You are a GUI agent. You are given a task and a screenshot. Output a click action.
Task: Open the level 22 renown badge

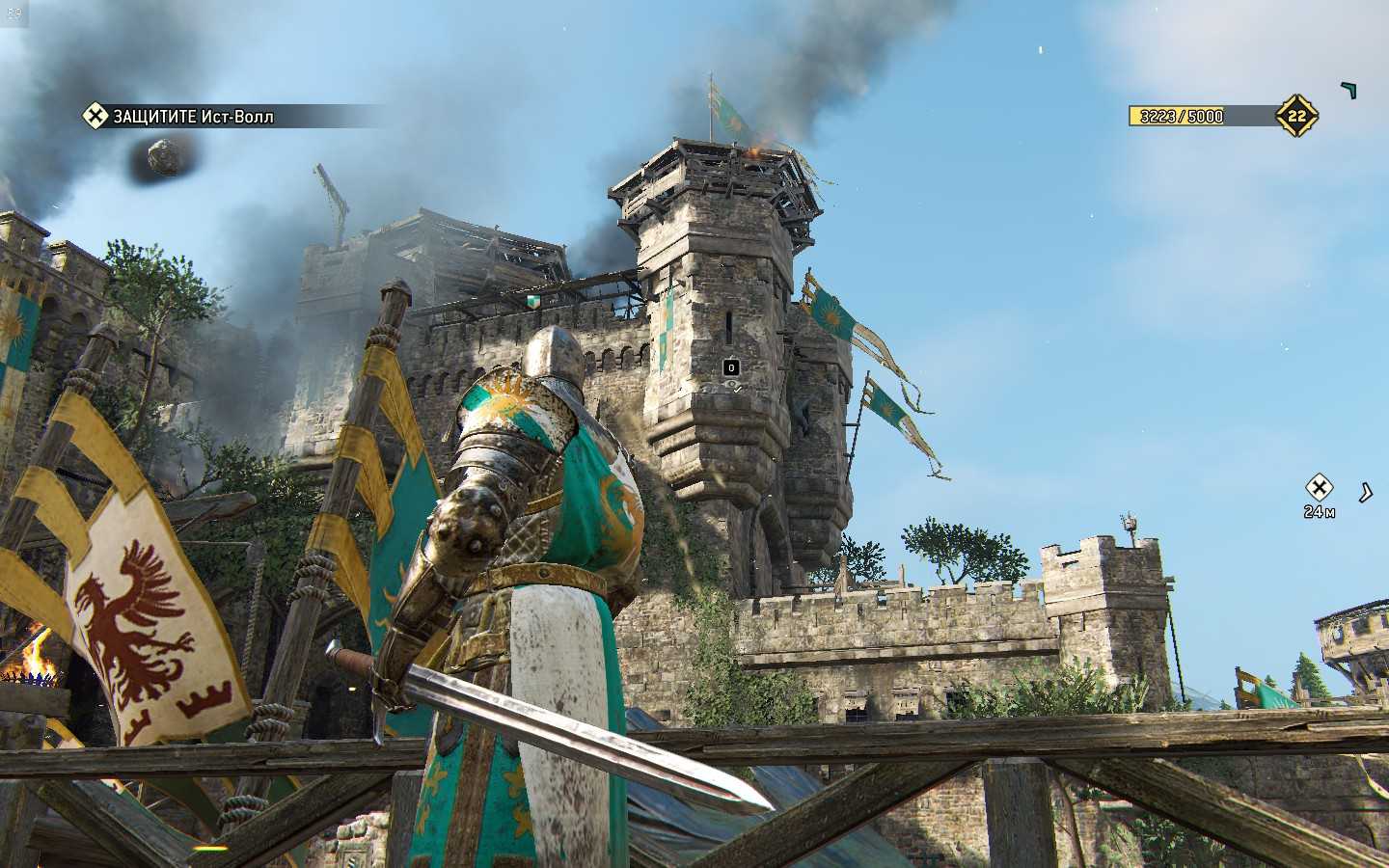pyautogui.click(x=1296, y=116)
